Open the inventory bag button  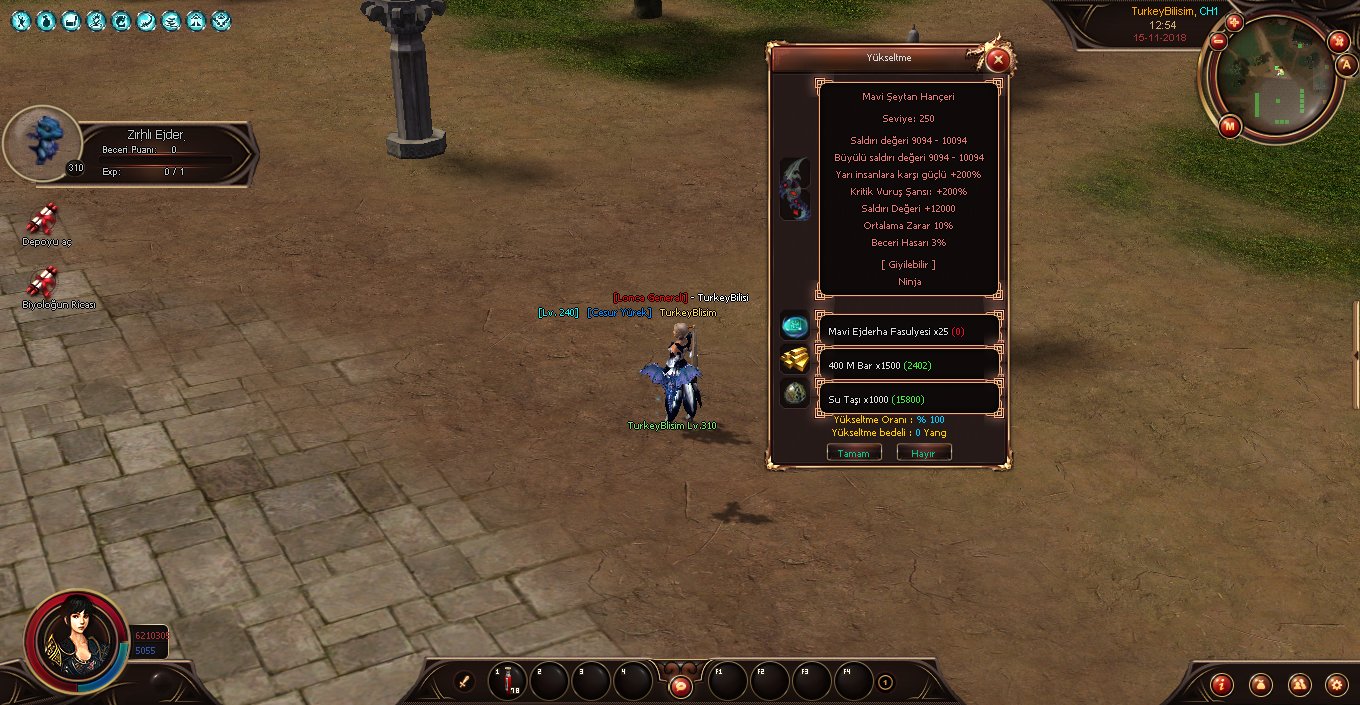(1260, 685)
